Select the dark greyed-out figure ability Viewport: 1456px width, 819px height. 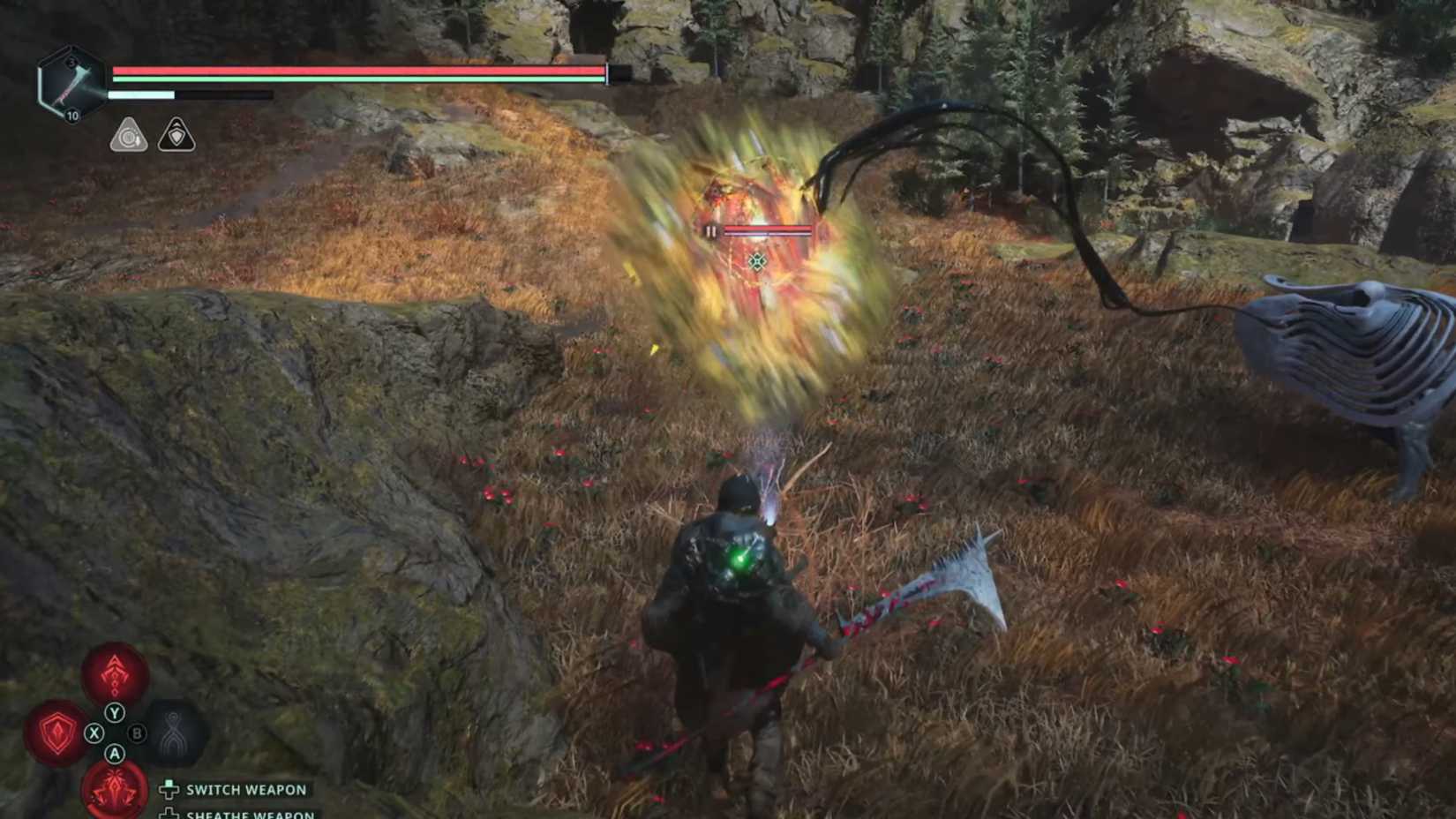click(x=175, y=732)
